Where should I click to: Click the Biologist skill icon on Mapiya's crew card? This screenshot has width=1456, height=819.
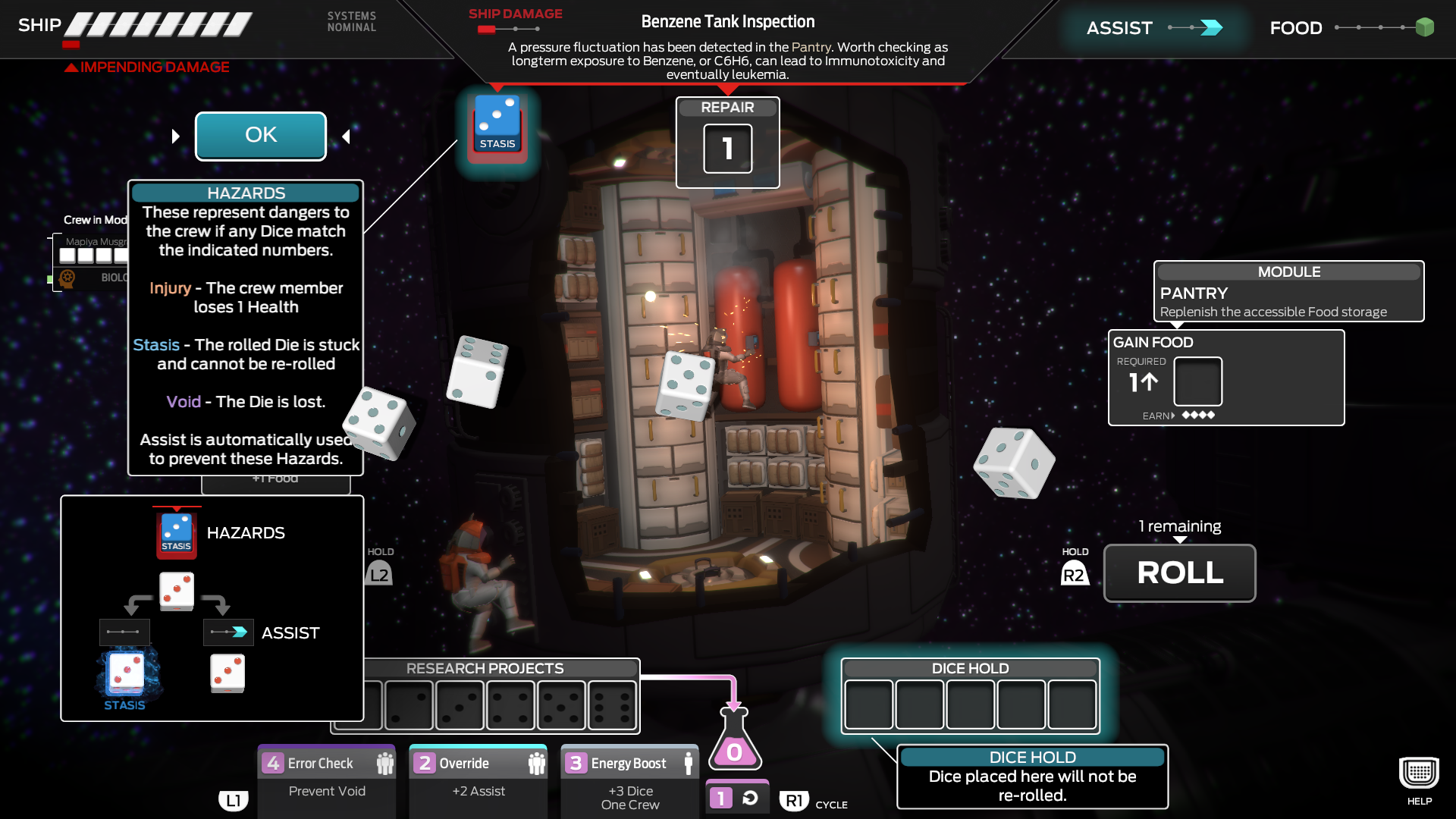(68, 278)
